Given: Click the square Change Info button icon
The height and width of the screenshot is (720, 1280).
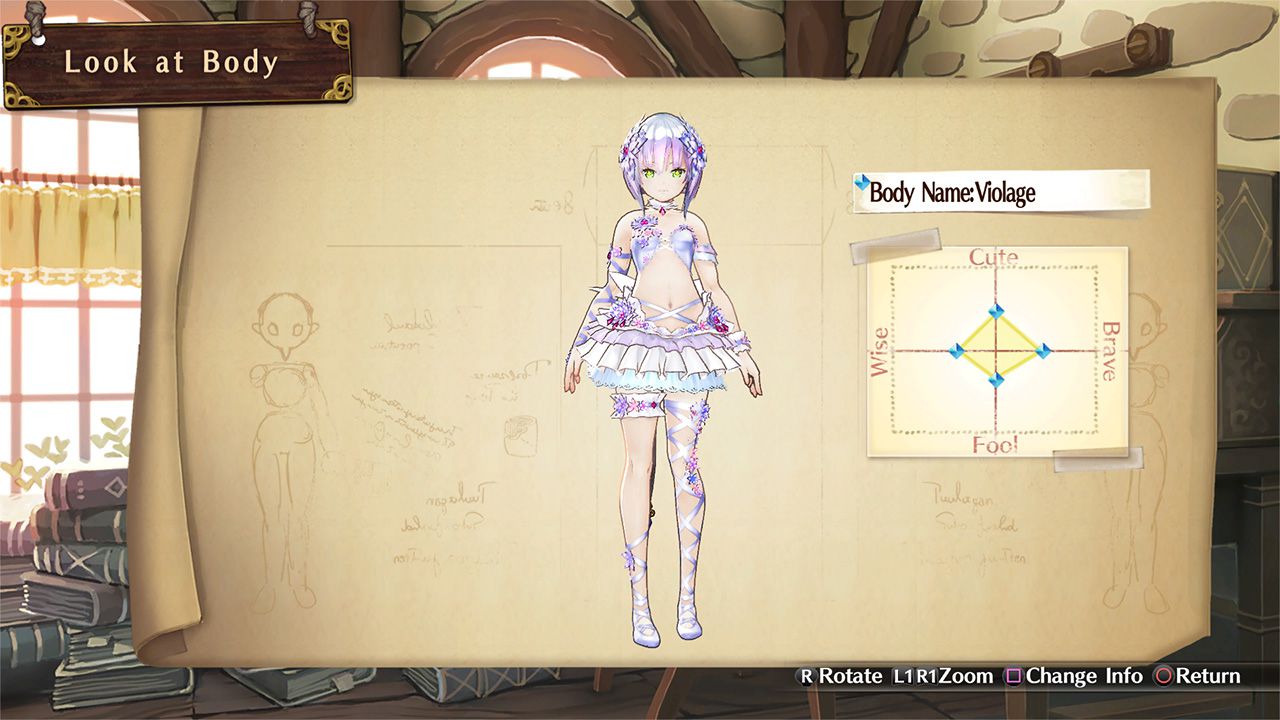Looking at the screenshot, I should click(1012, 676).
